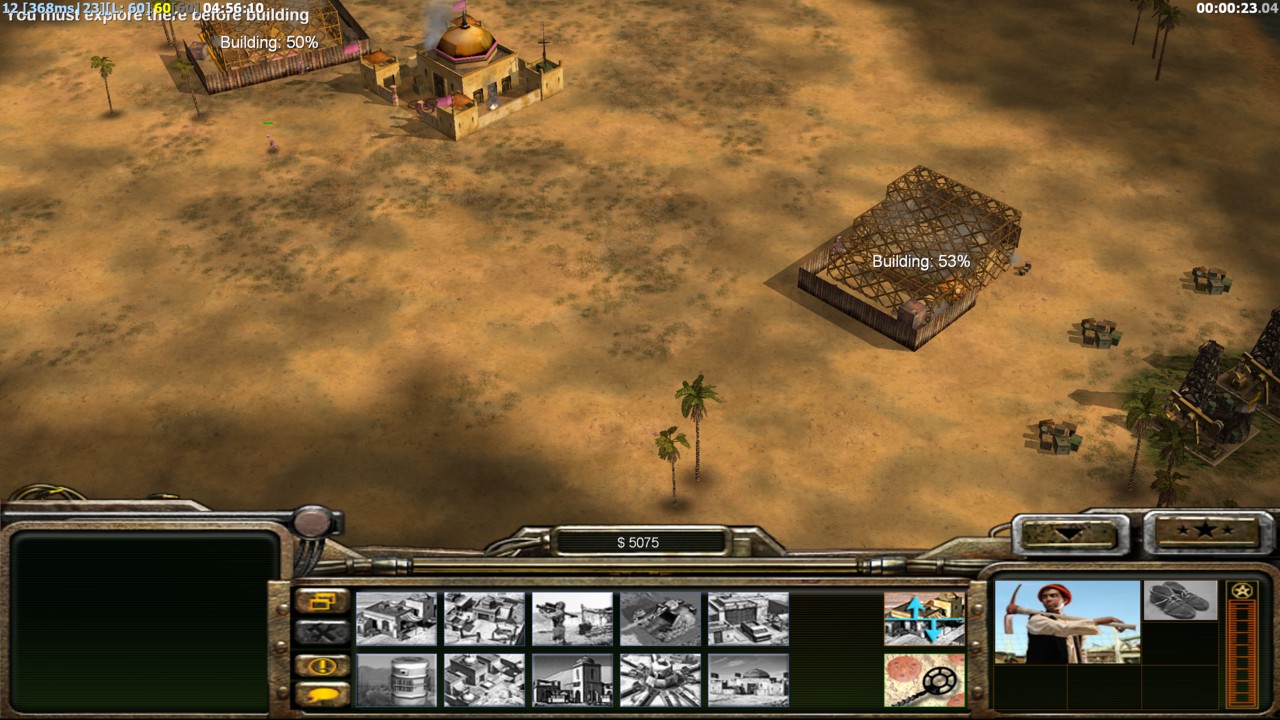The height and width of the screenshot is (720, 1280).
Task: Select the Tunnel Network build icon
Action: (x=660, y=619)
